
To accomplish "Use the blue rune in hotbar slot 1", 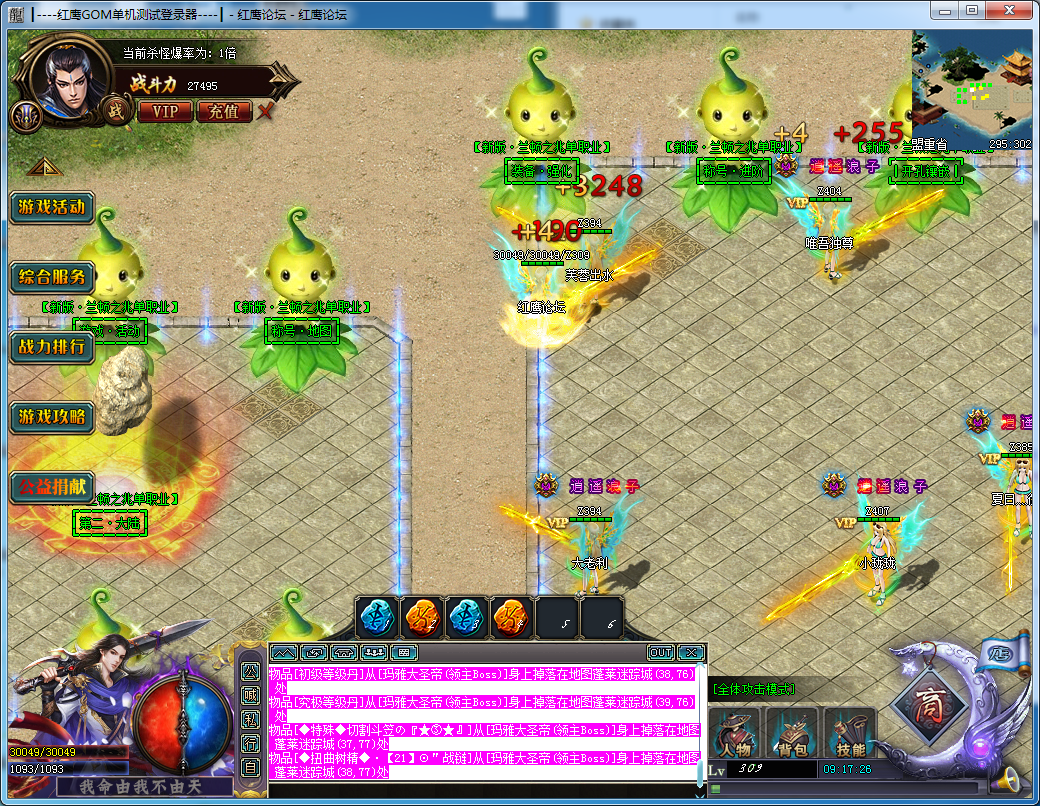I will pyautogui.click(x=378, y=618).
